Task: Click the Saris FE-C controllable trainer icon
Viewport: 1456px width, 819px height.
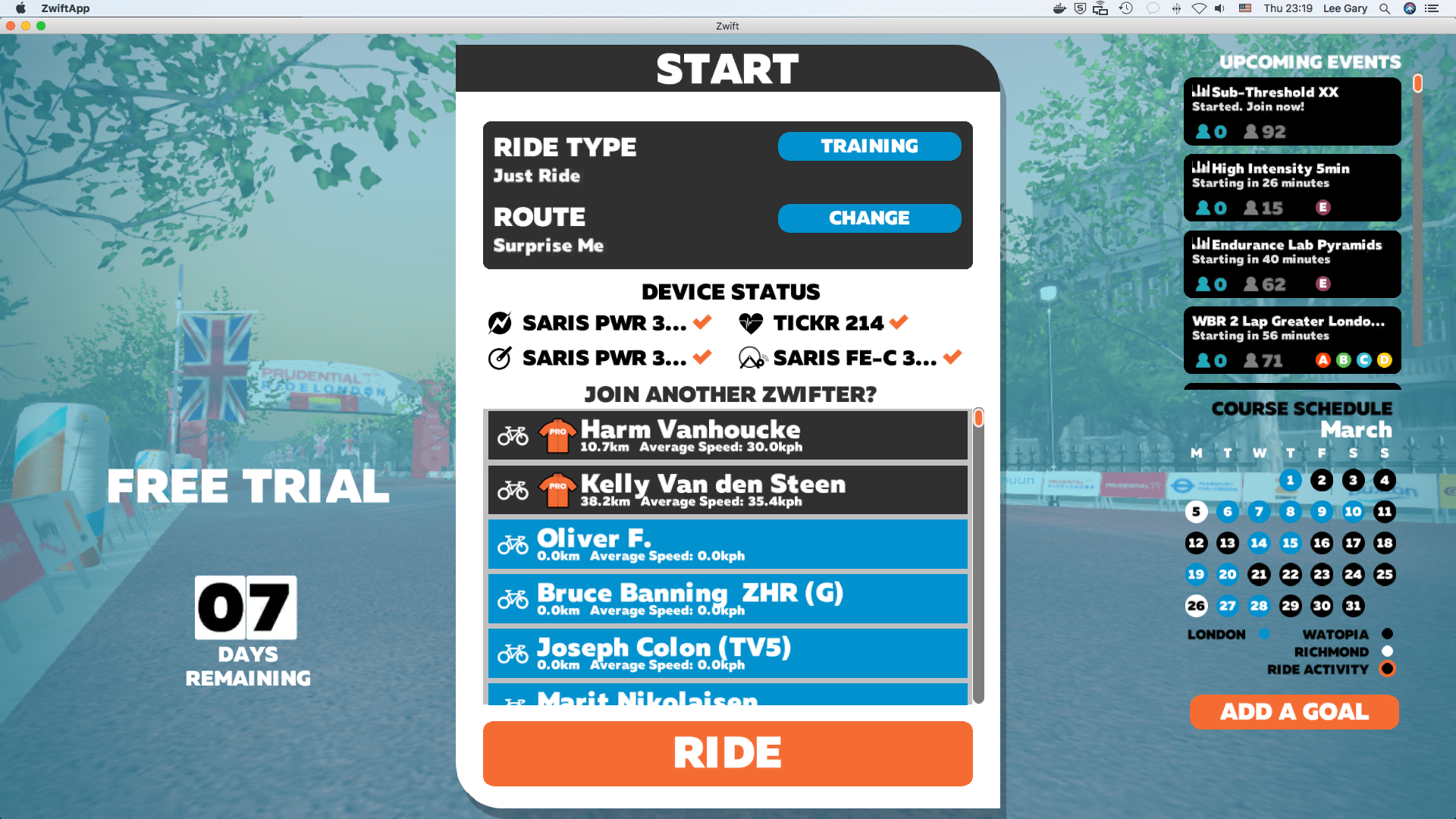Action: [751, 356]
